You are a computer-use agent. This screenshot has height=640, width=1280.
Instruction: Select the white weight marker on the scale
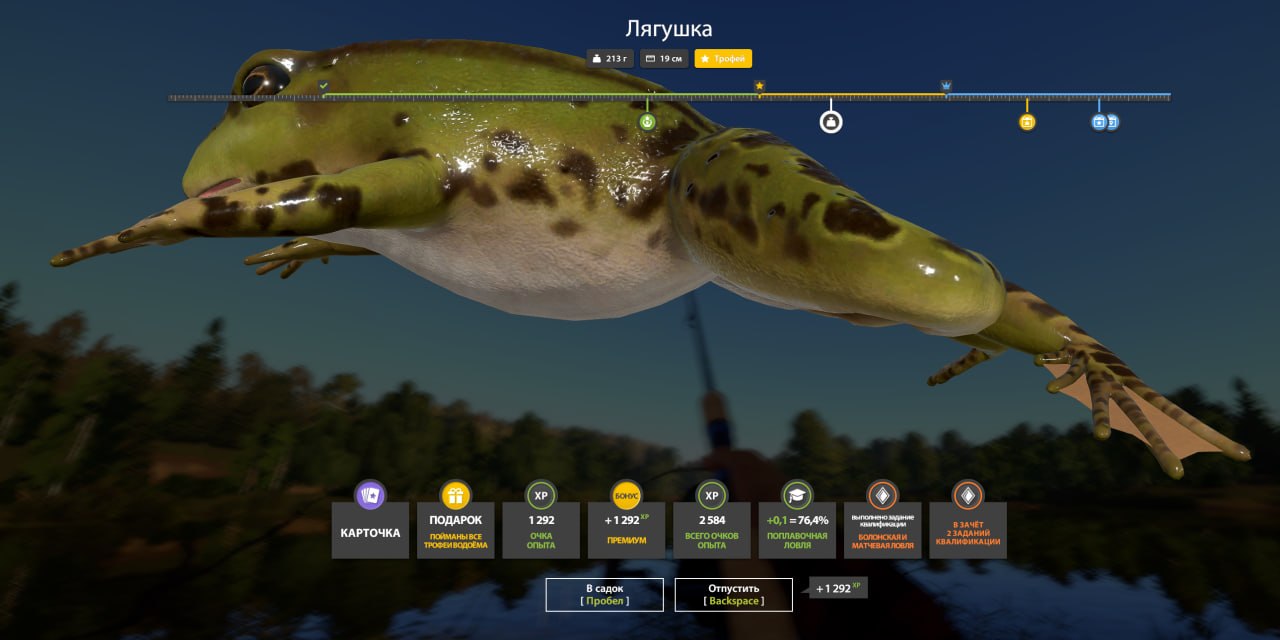[x=831, y=122]
